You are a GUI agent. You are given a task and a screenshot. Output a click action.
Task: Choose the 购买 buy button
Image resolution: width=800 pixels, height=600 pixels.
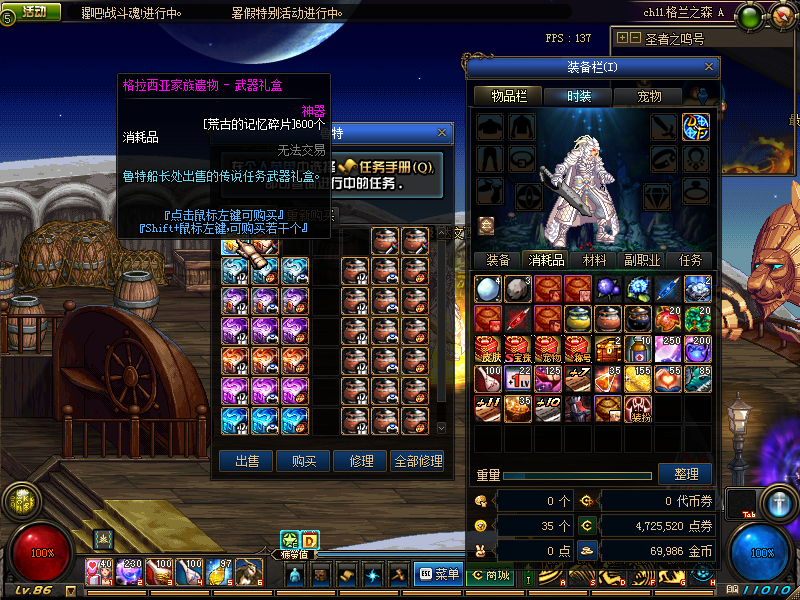[303, 461]
